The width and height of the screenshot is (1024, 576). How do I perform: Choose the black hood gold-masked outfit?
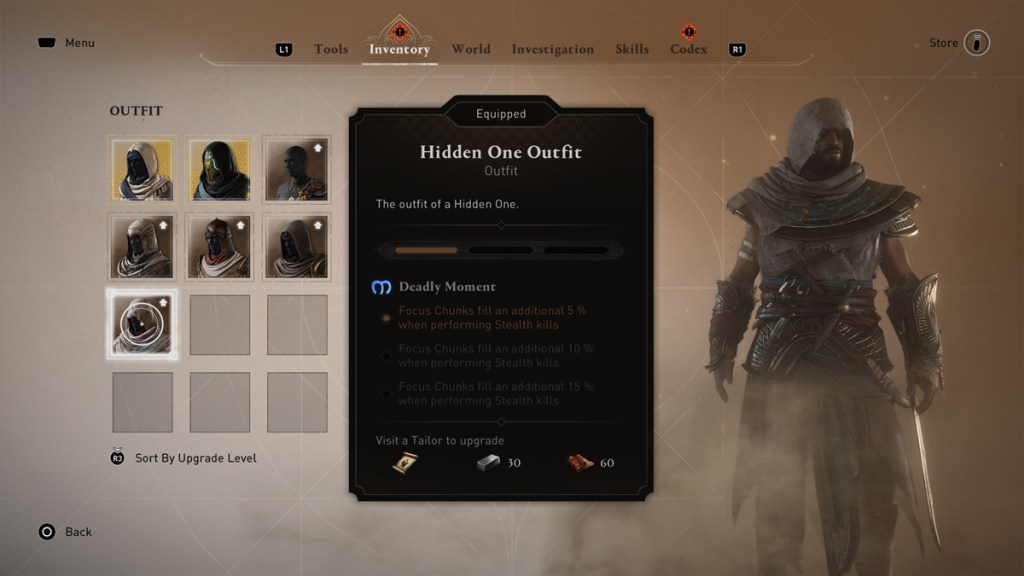pyautogui.click(x=220, y=169)
